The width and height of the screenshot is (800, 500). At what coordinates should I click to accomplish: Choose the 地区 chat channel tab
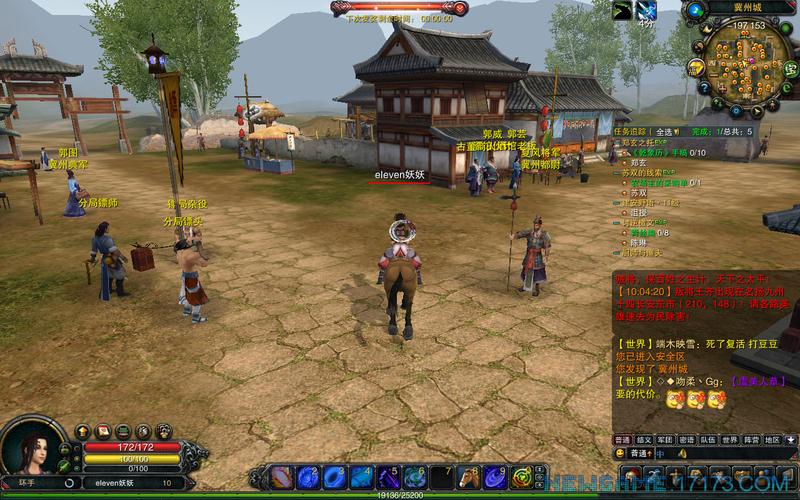772,439
